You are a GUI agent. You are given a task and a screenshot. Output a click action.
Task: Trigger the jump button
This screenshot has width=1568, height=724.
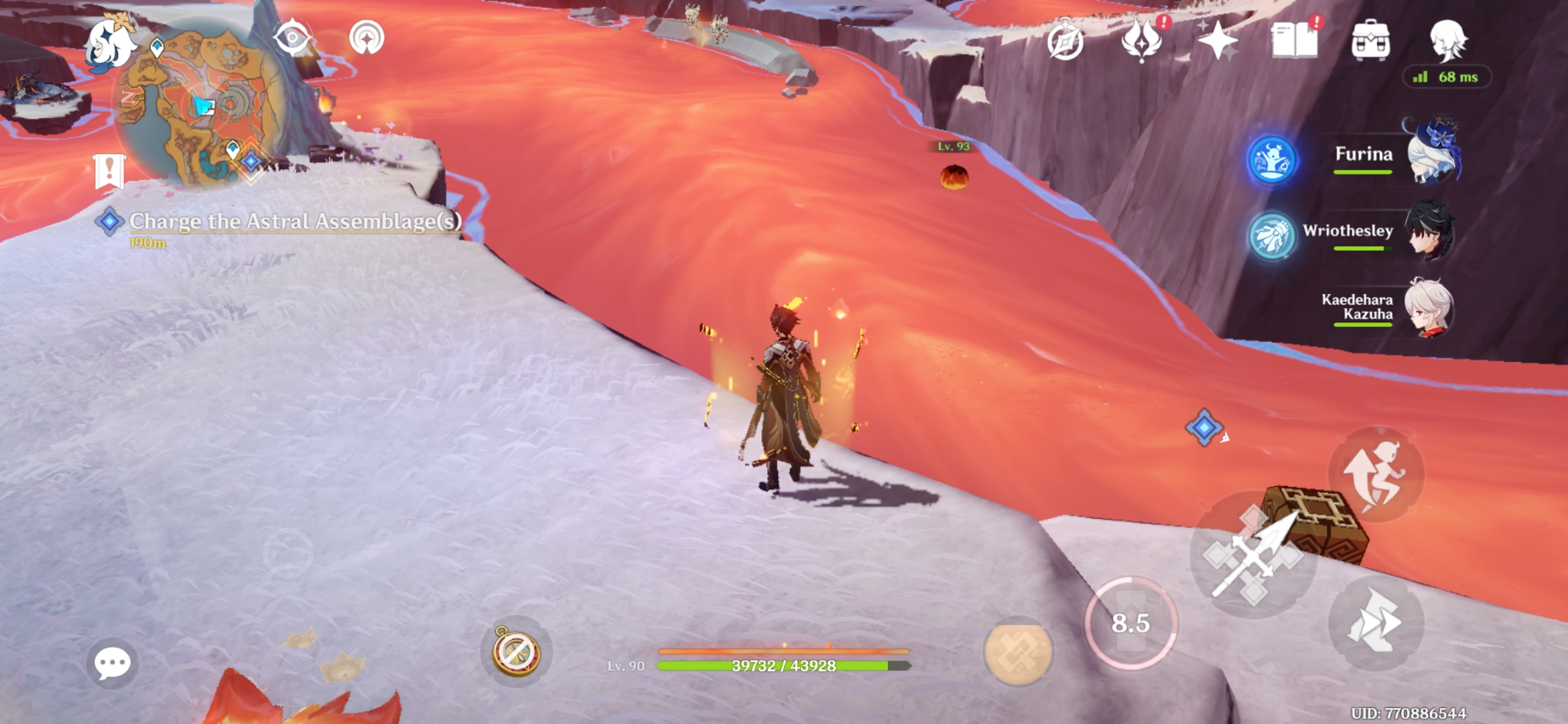click(x=1376, y=475)
